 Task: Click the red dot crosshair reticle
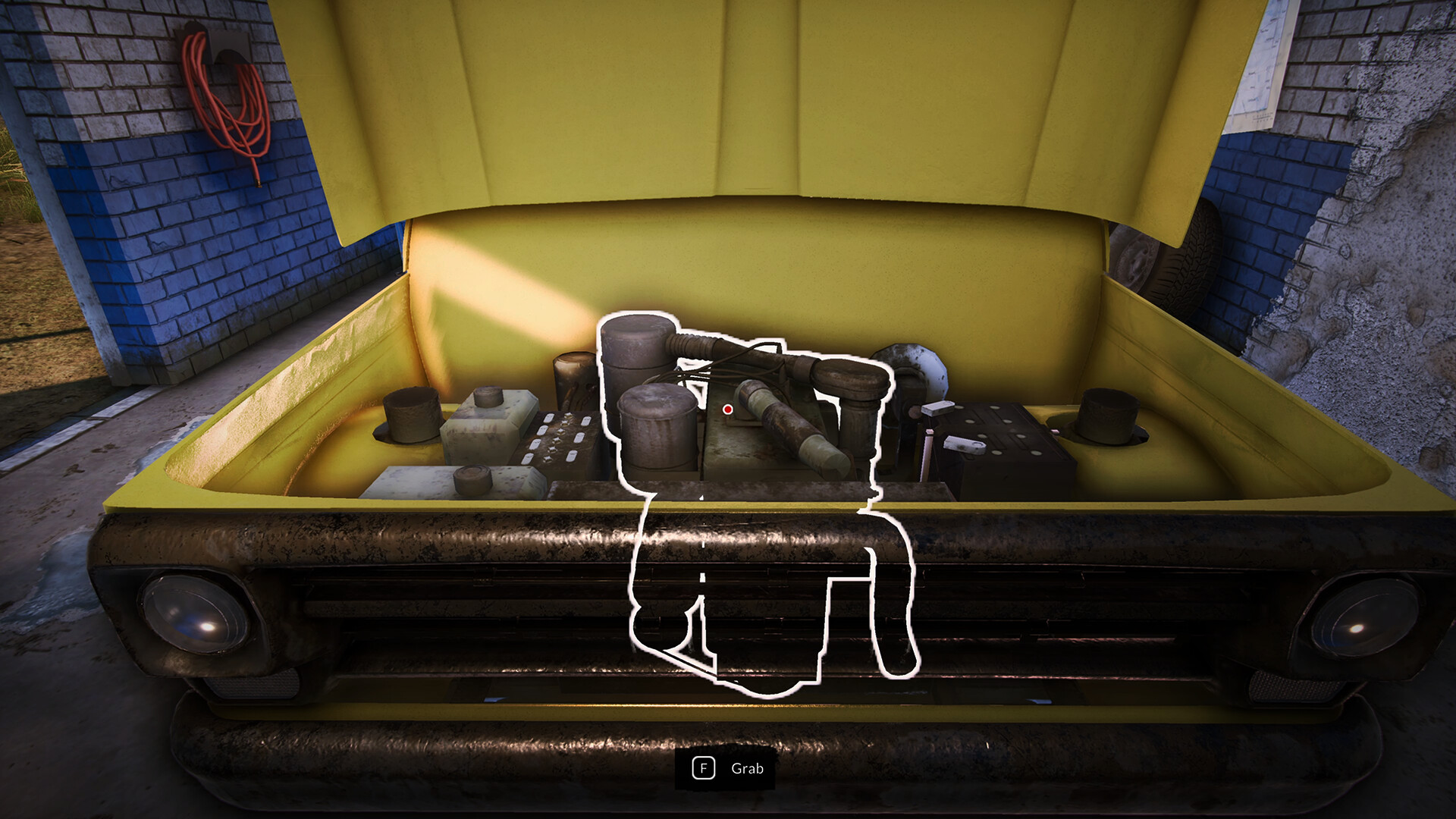pyautogui.click(x=727, y=409)
